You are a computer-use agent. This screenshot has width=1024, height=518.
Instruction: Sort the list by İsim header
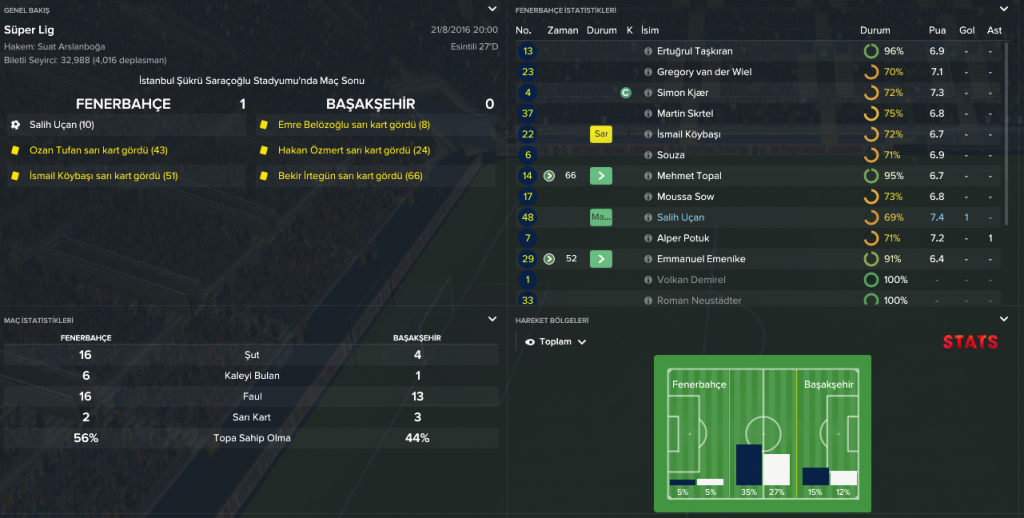tap(652, 30)
